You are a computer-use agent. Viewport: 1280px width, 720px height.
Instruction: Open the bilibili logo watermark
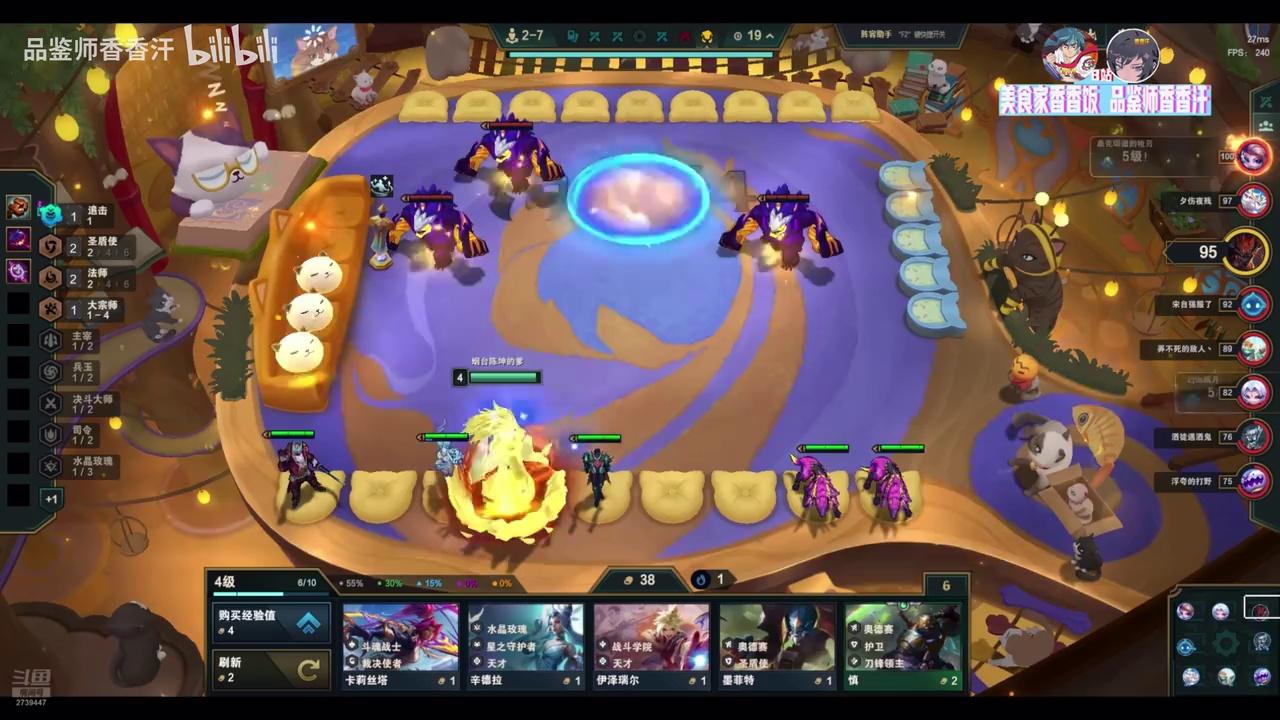click(230, 47)
